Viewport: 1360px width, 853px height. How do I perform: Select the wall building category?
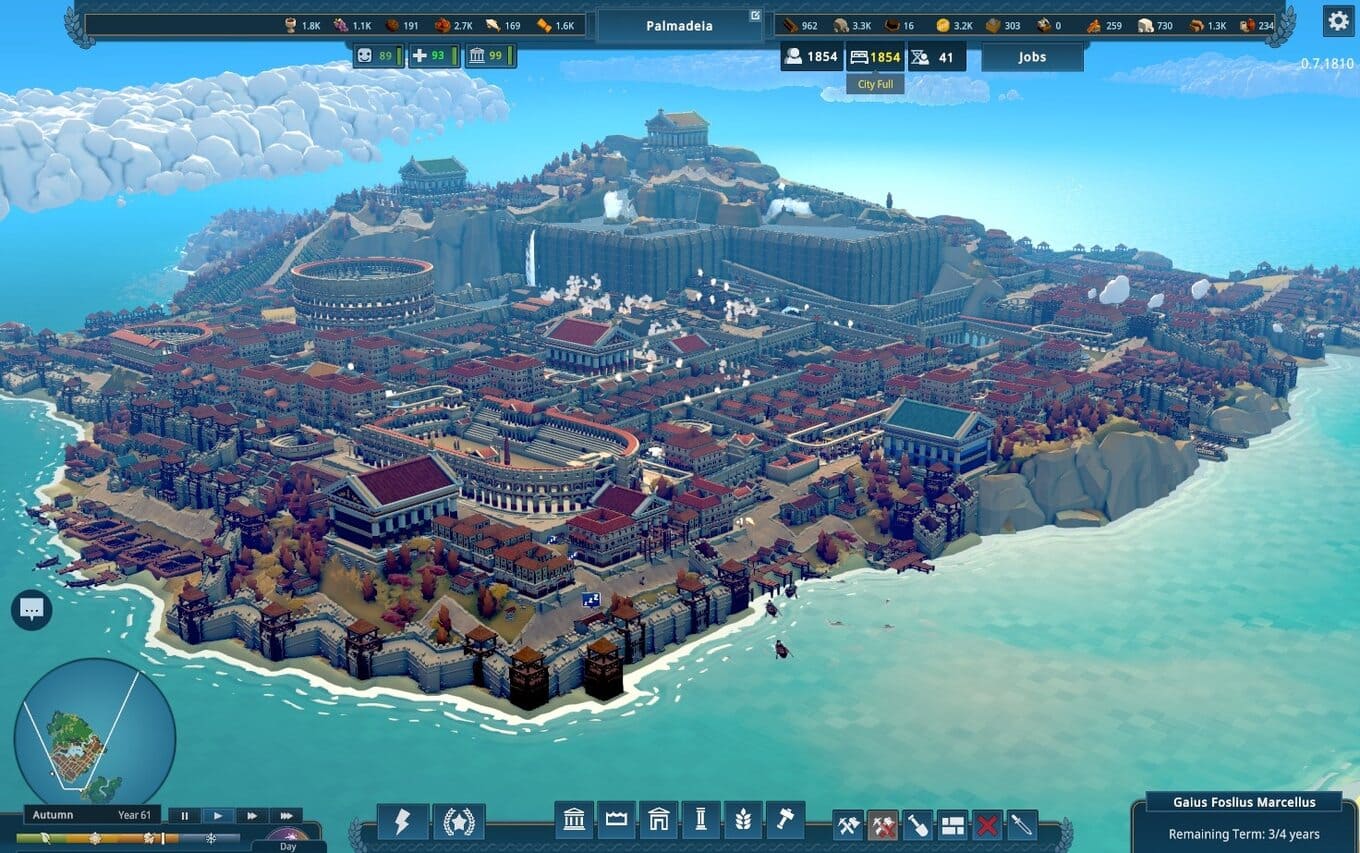point(616,821)
